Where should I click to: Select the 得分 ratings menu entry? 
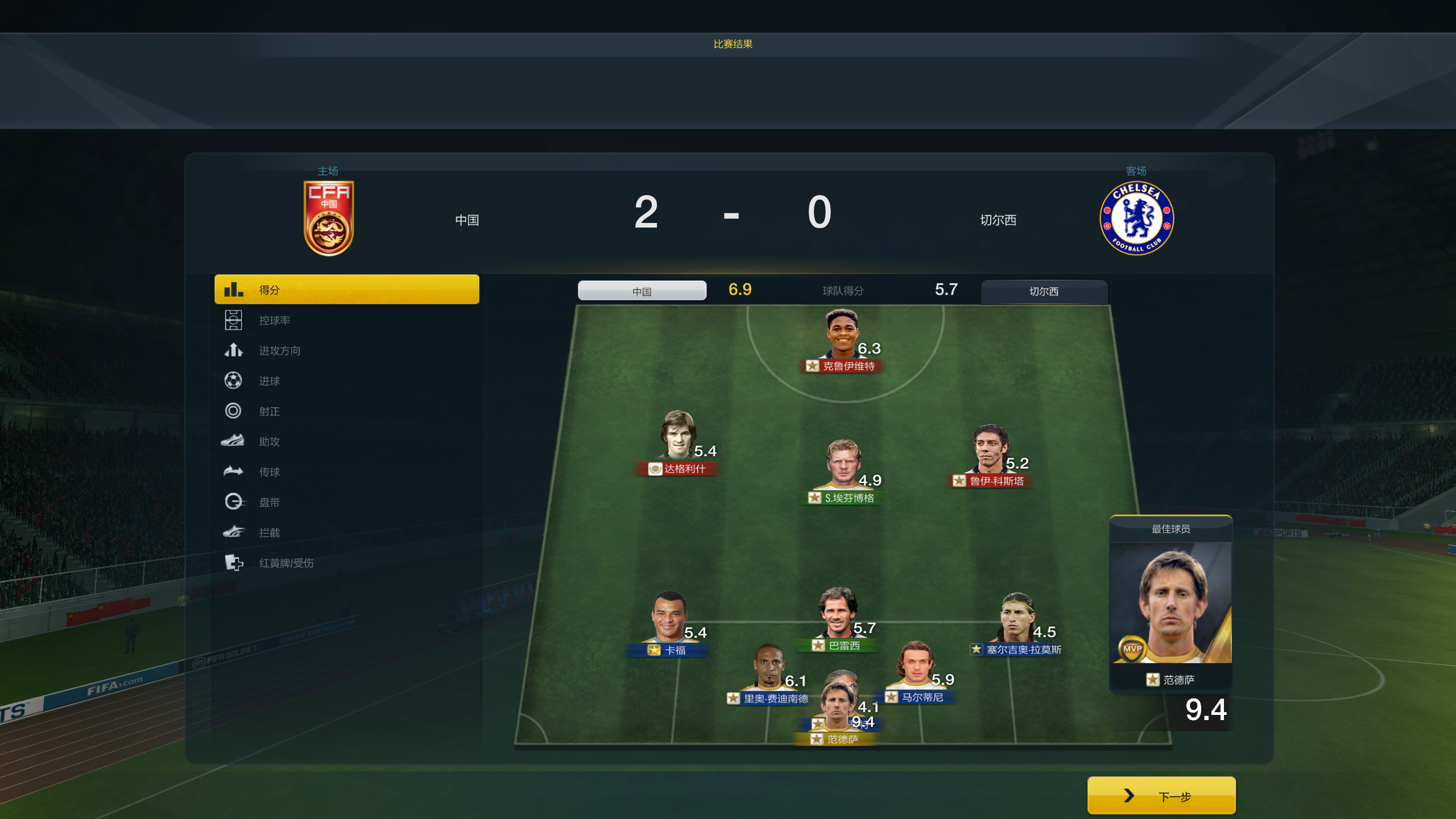coord(346,289)
